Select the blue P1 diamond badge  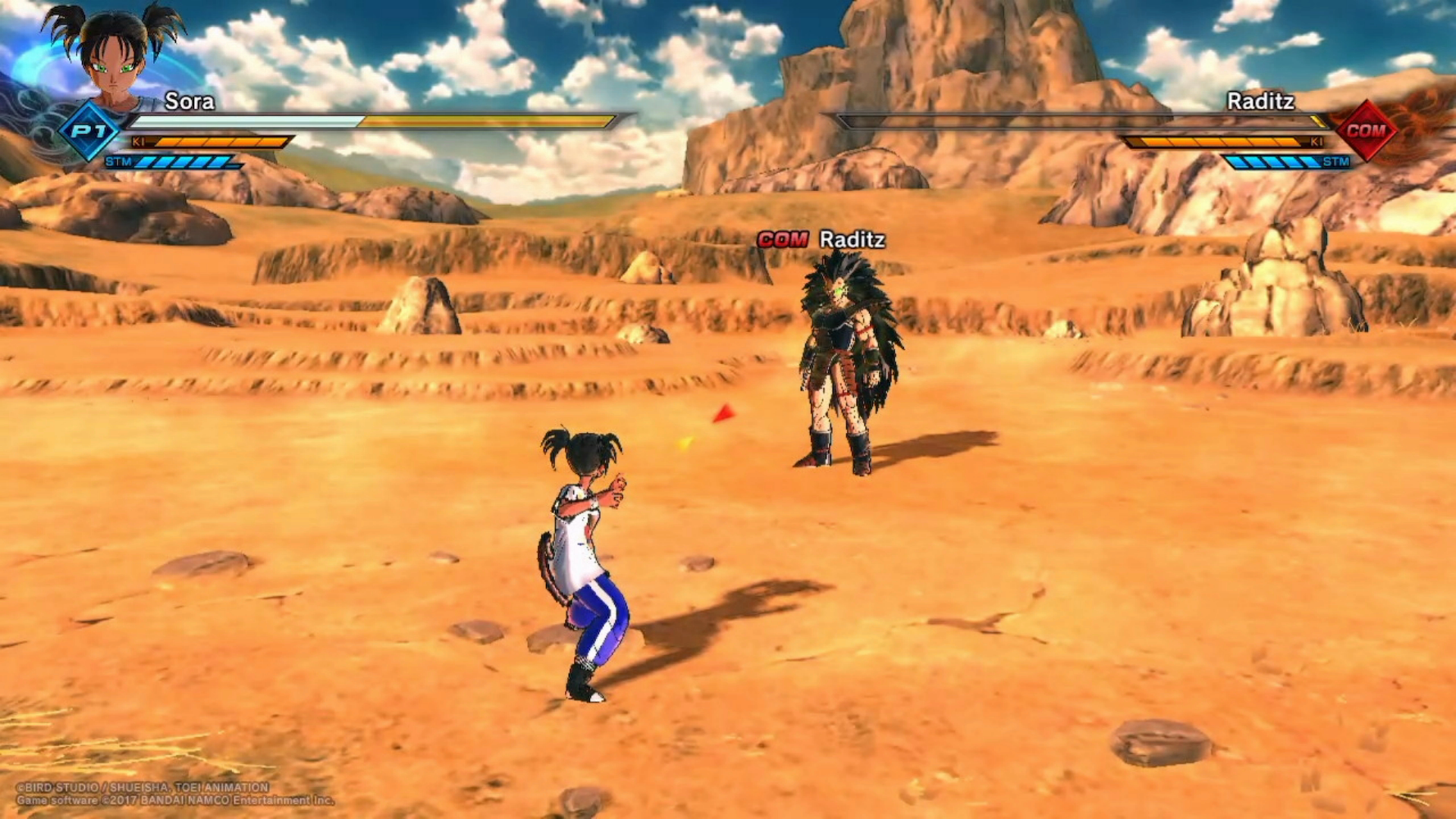pos(89,131)
